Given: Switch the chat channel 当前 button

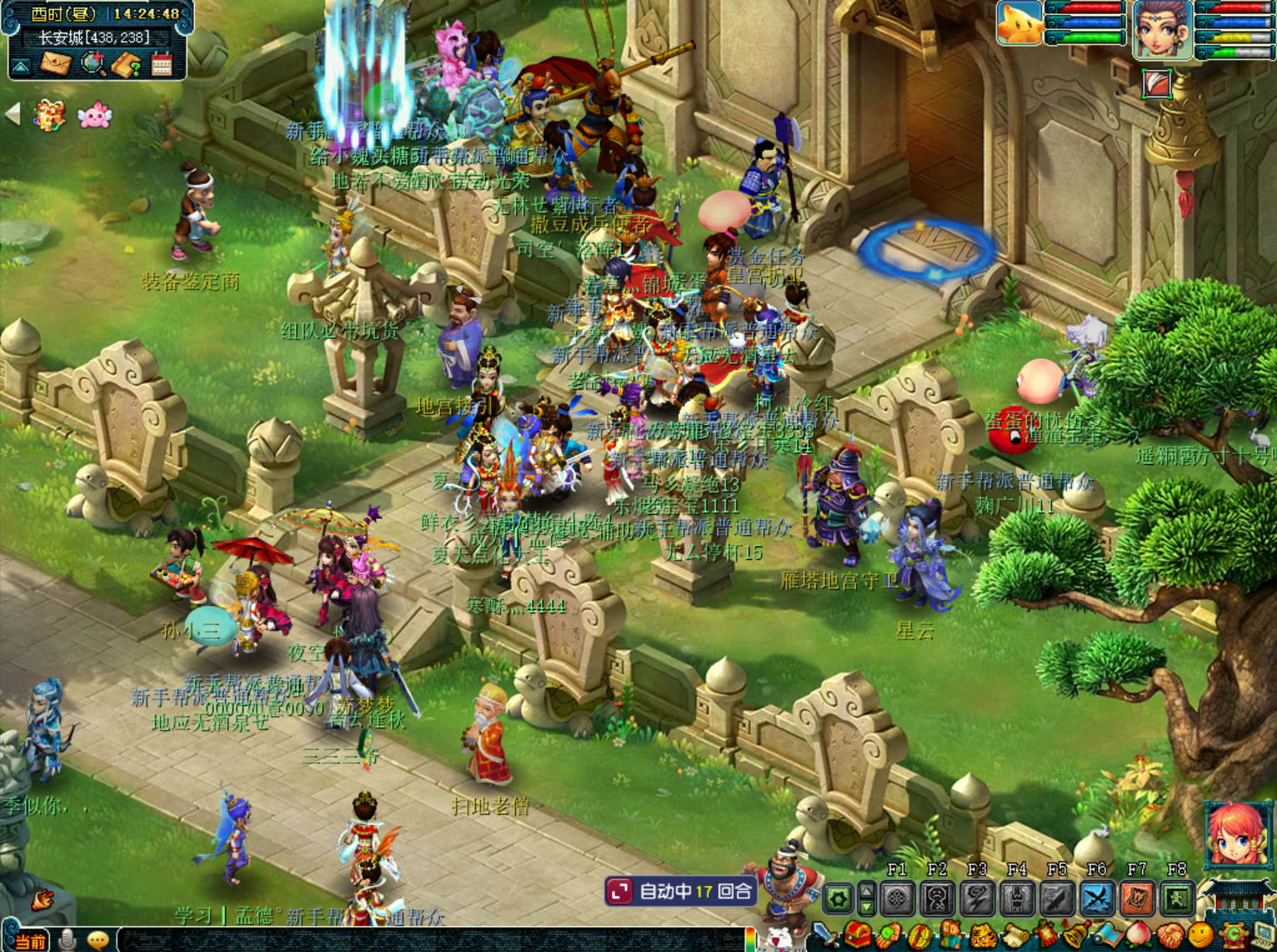Looking at the screenshot, I should click(x=29, y=941).
